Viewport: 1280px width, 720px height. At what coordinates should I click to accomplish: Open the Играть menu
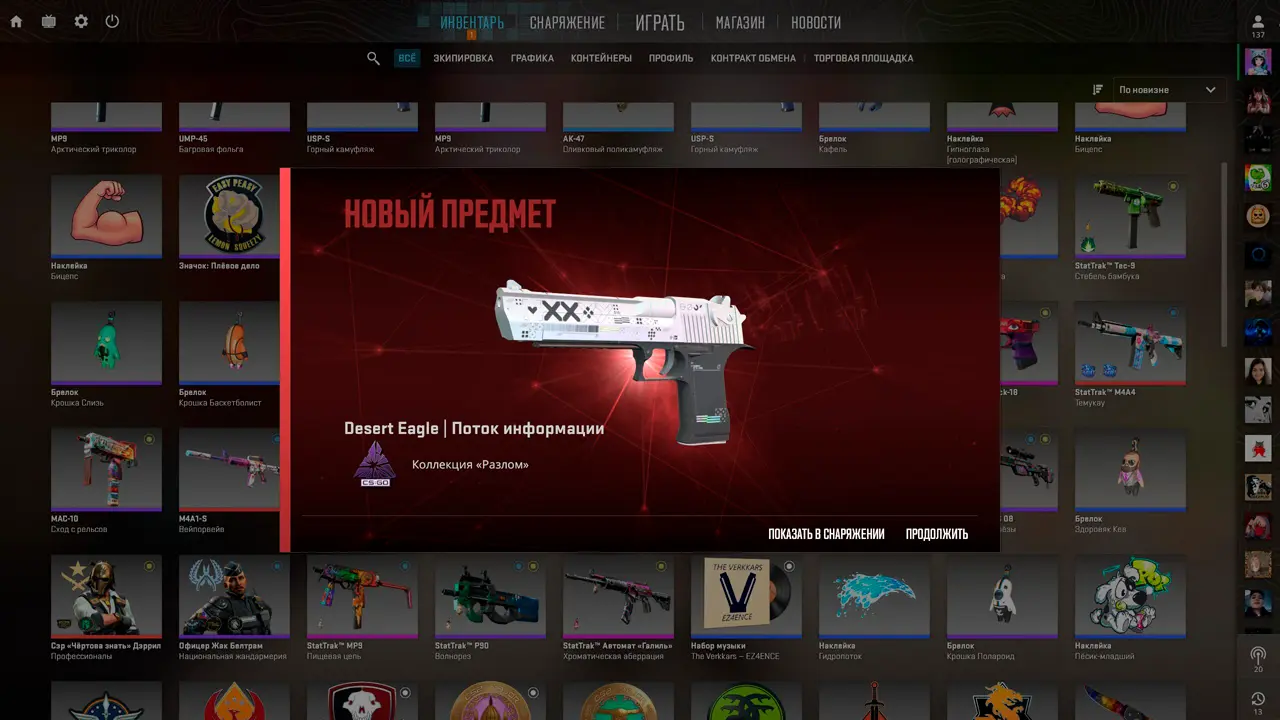point(660,22)
